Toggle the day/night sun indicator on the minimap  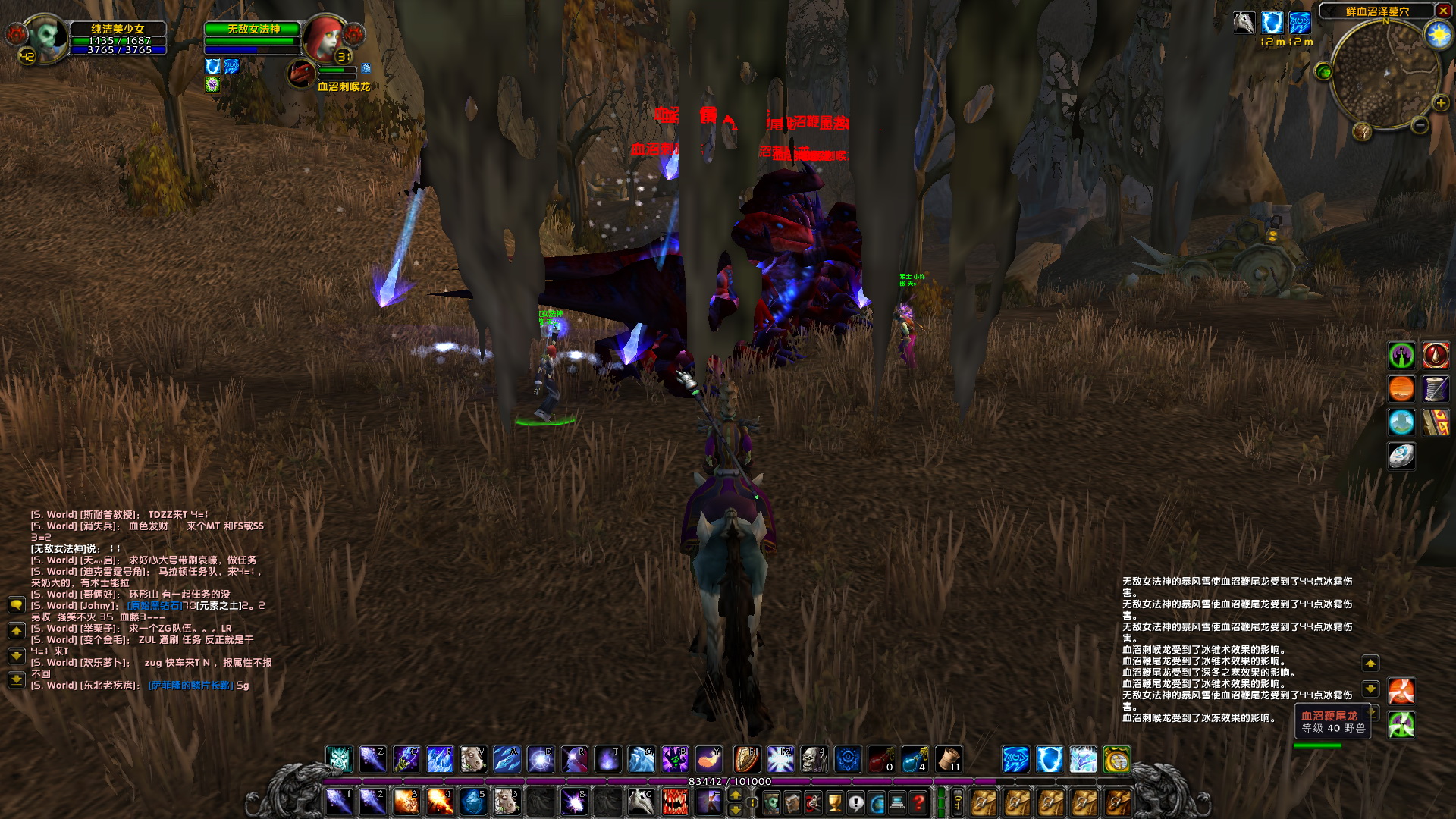pyautogui.click(x=1439, y=33)
